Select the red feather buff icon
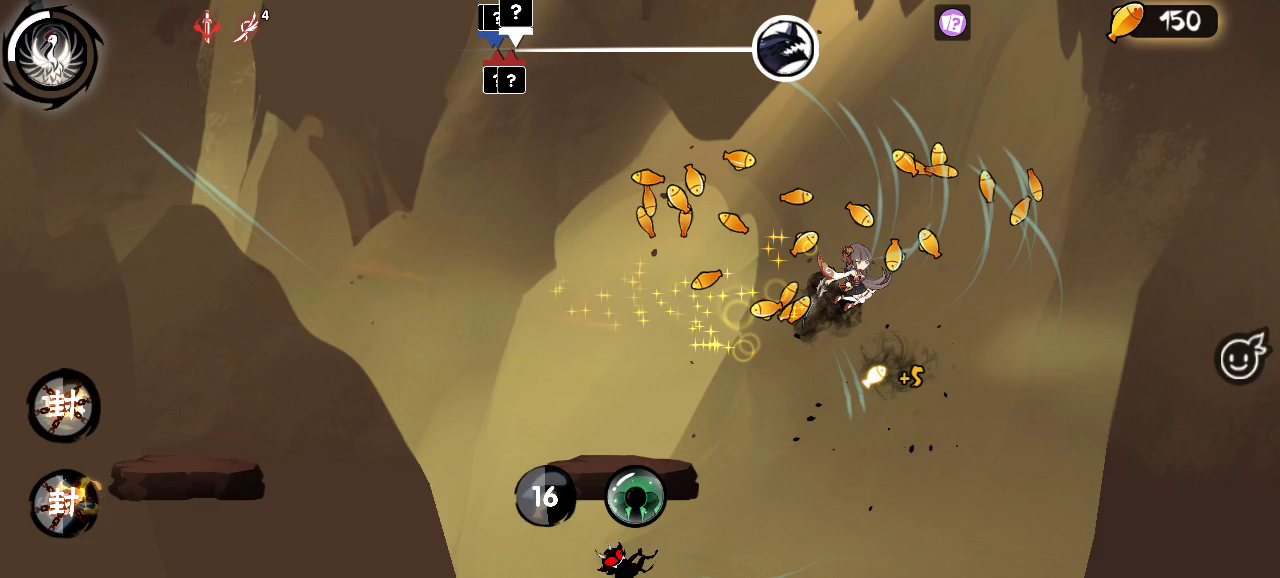 246,27
